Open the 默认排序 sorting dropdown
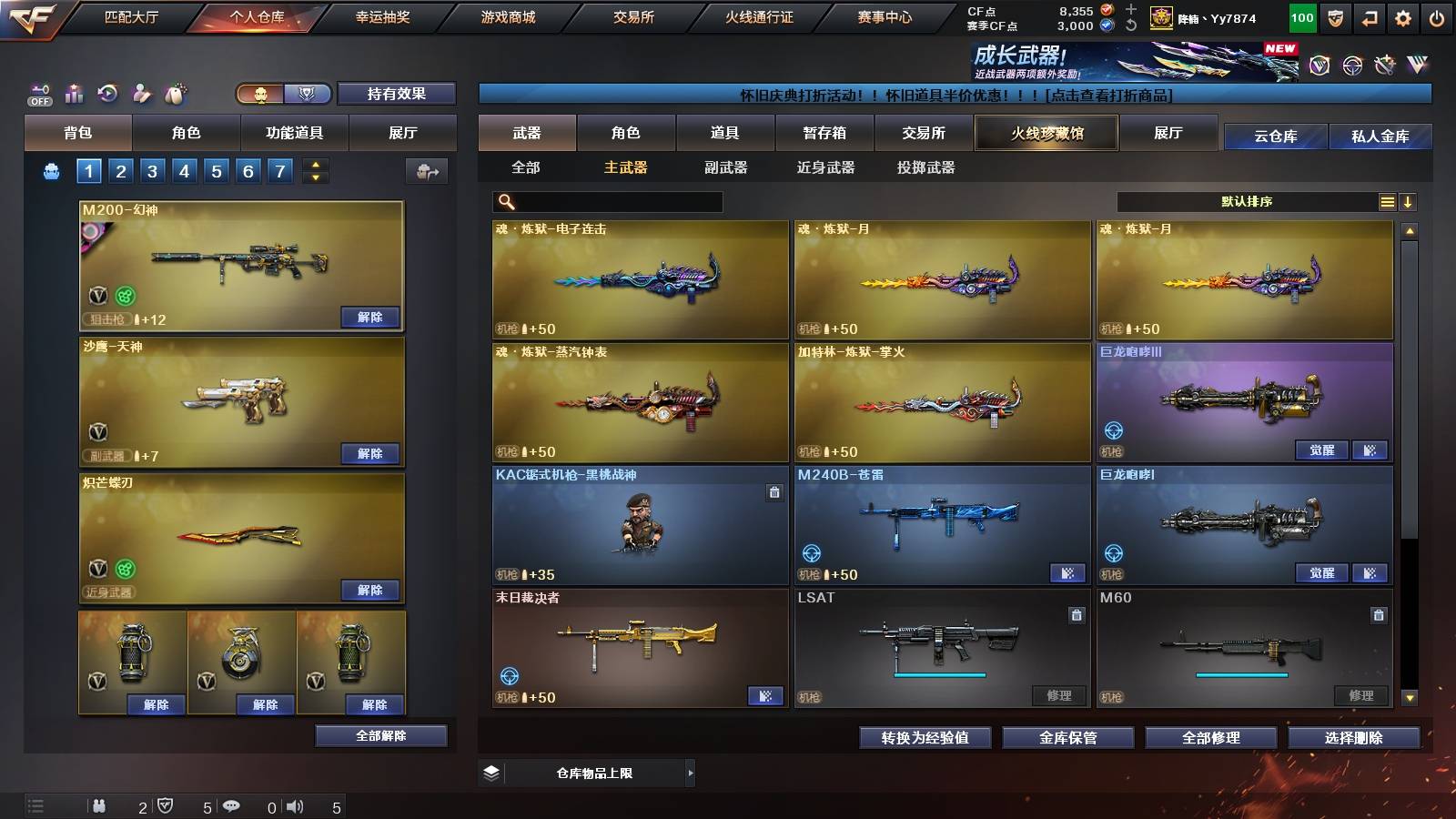Screen dimensions: 1456x819 tap(1247, 201)
